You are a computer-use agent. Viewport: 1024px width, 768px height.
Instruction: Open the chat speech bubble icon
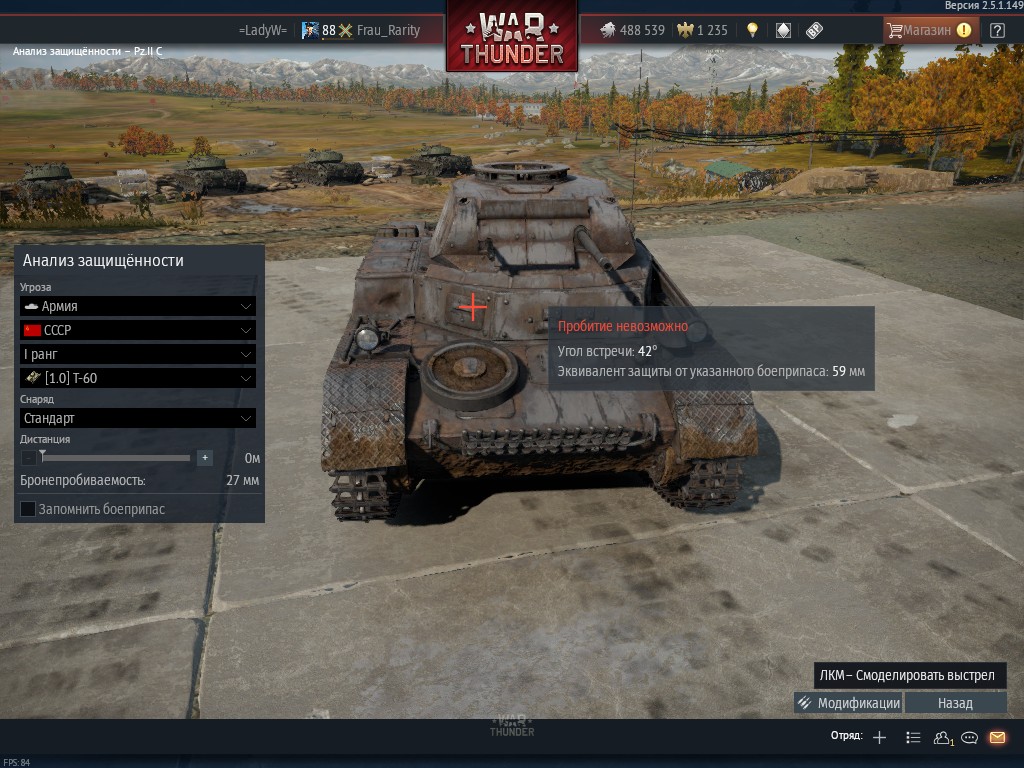[969, 738]
